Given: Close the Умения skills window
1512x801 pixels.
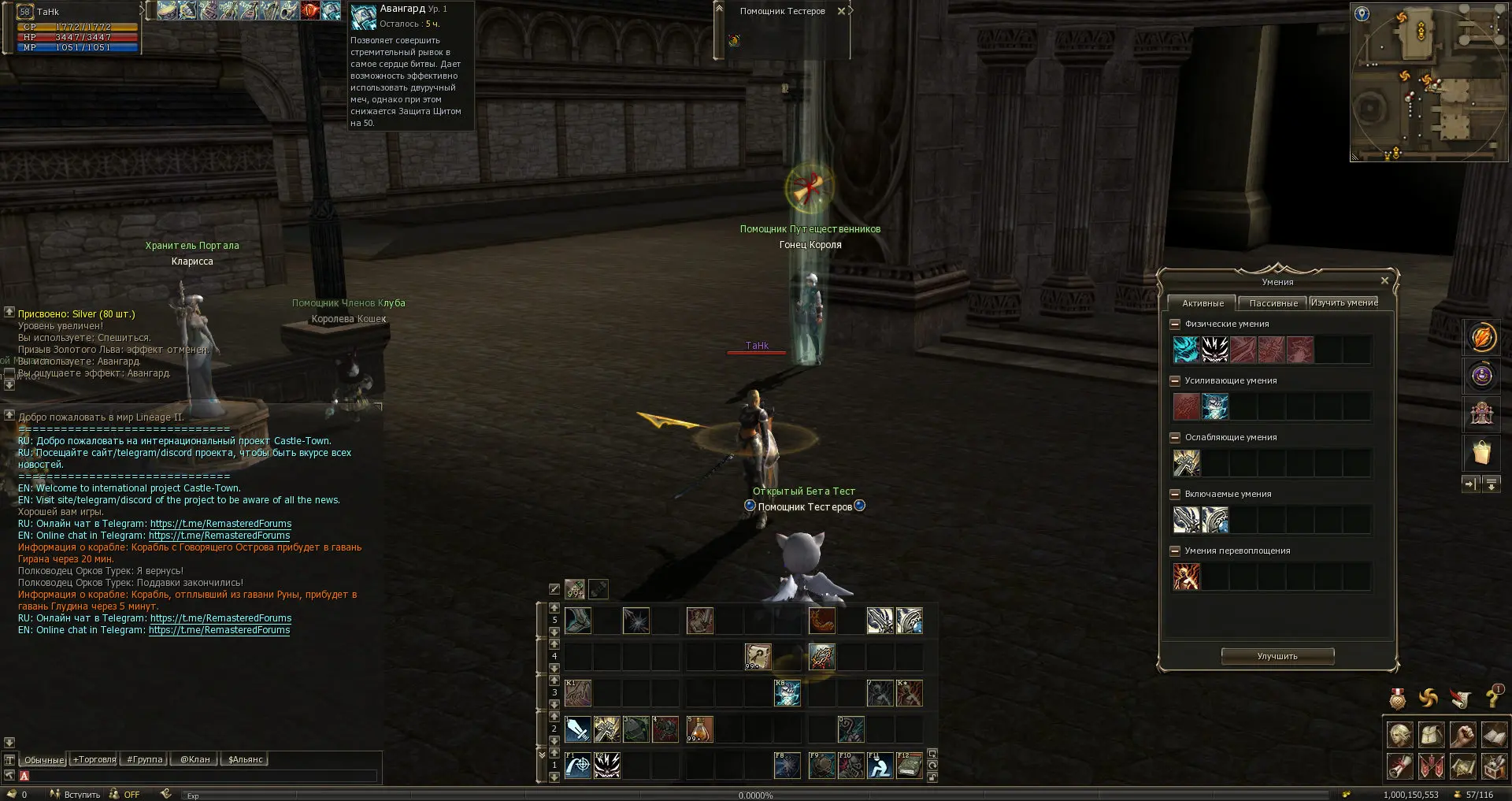Looking at the screenshot, I should pos(1384,281).
